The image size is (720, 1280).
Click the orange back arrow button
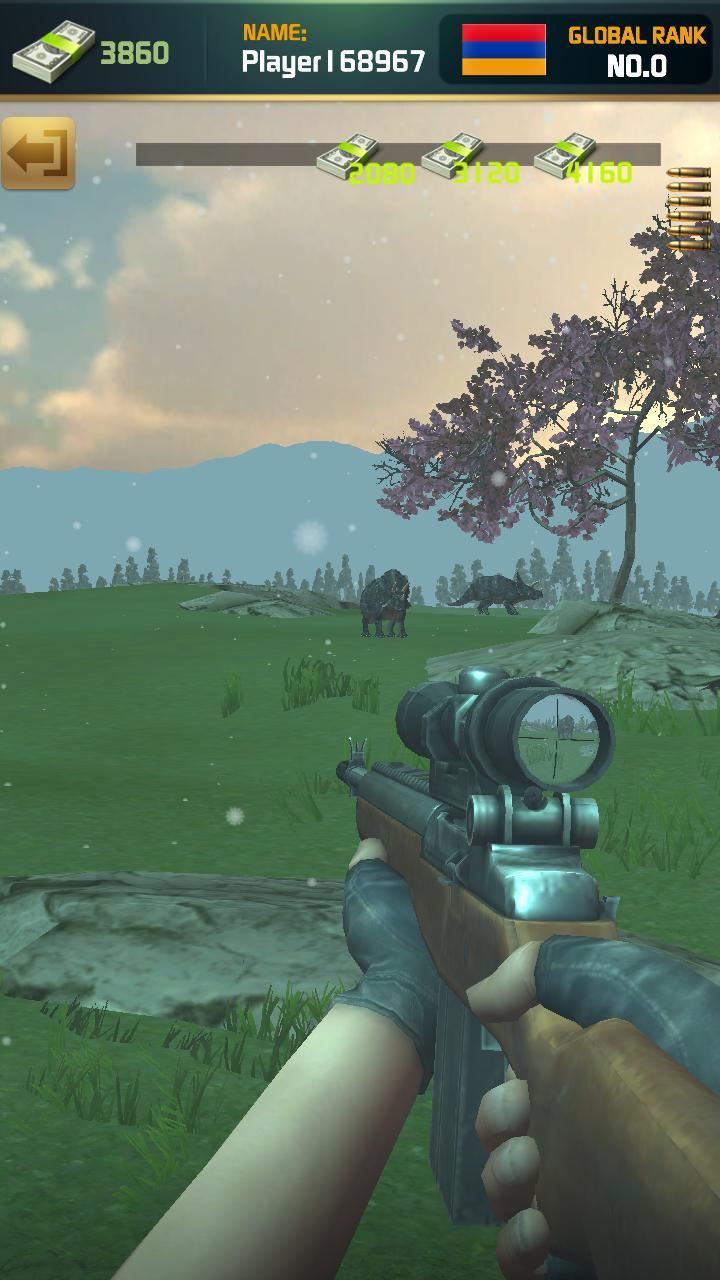(x=38, y=153)
